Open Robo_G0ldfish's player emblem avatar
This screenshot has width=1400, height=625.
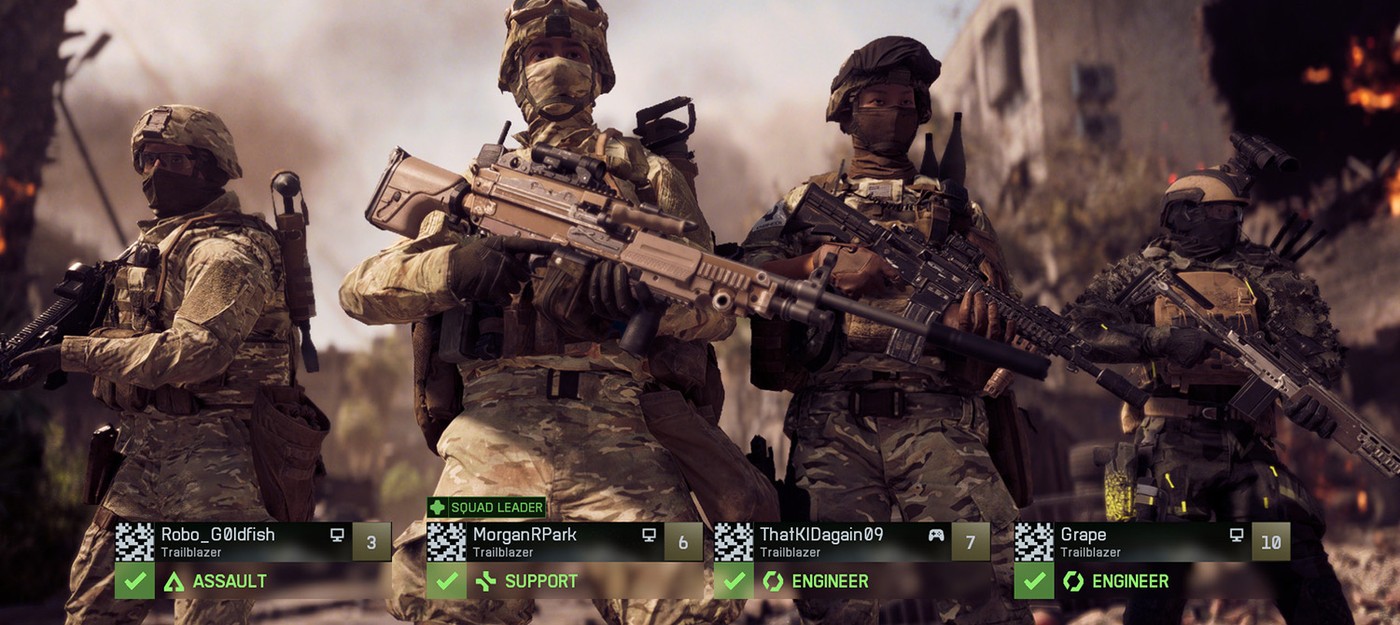pyautogui.click(x=135, y=542)
